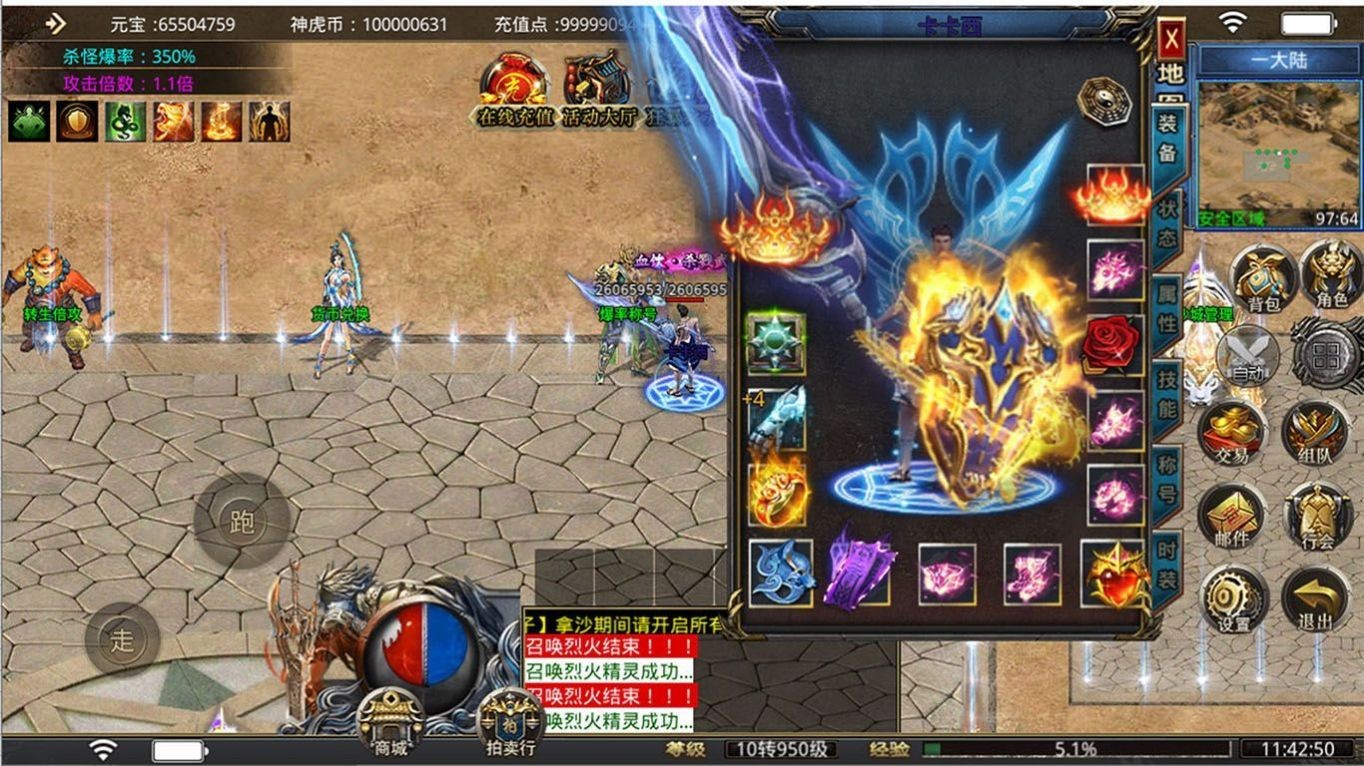Switch to 走 walk movement mode
The width and height of the screenshot is (1364, 766).
122,637
